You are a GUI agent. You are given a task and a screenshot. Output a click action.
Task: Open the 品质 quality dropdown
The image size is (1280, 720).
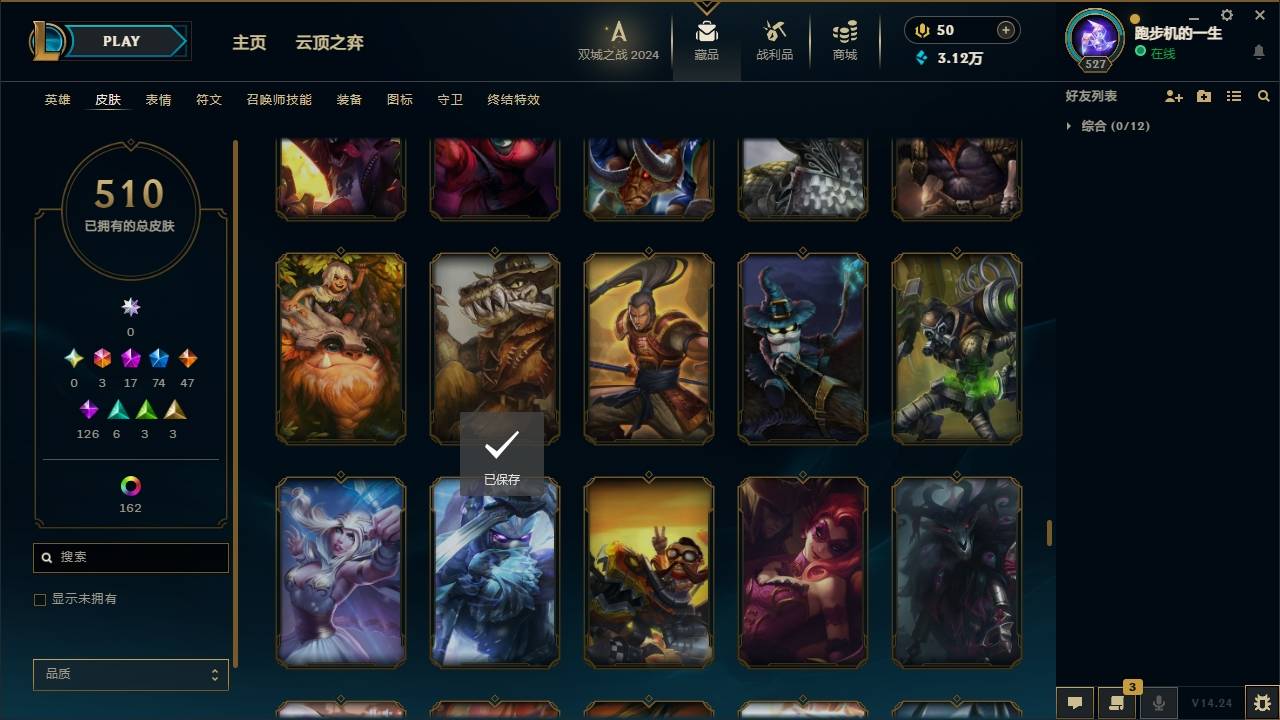(130, 674)
